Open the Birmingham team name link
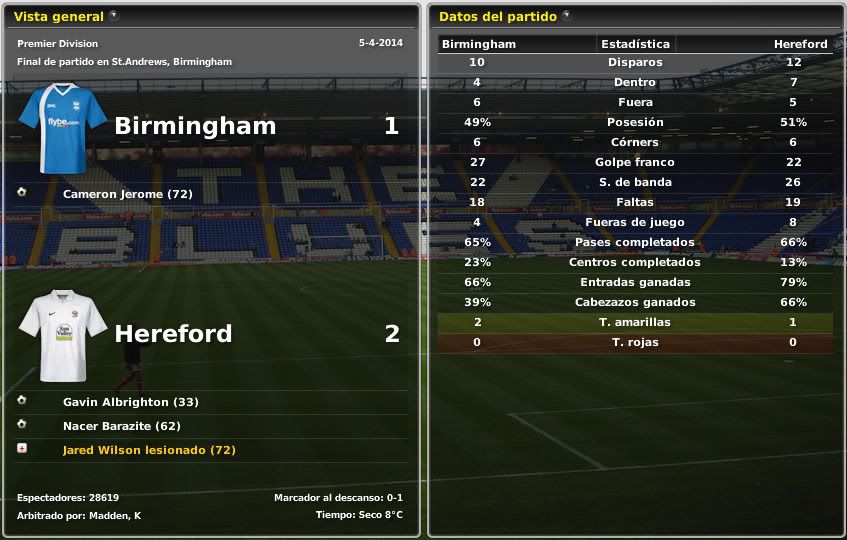This screenshot has height=540, width=847. pyautogui.click(x=195, y=126)
